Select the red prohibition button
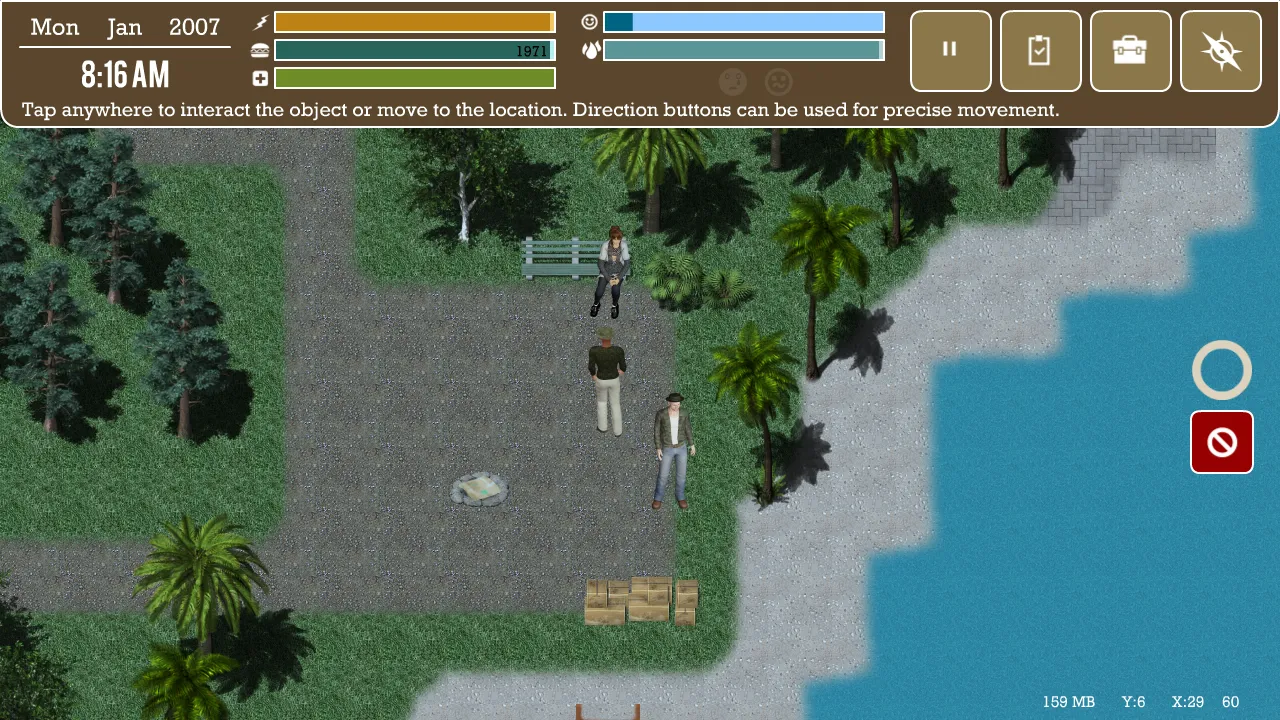The image size is (1280, 720). point(1221,442)
